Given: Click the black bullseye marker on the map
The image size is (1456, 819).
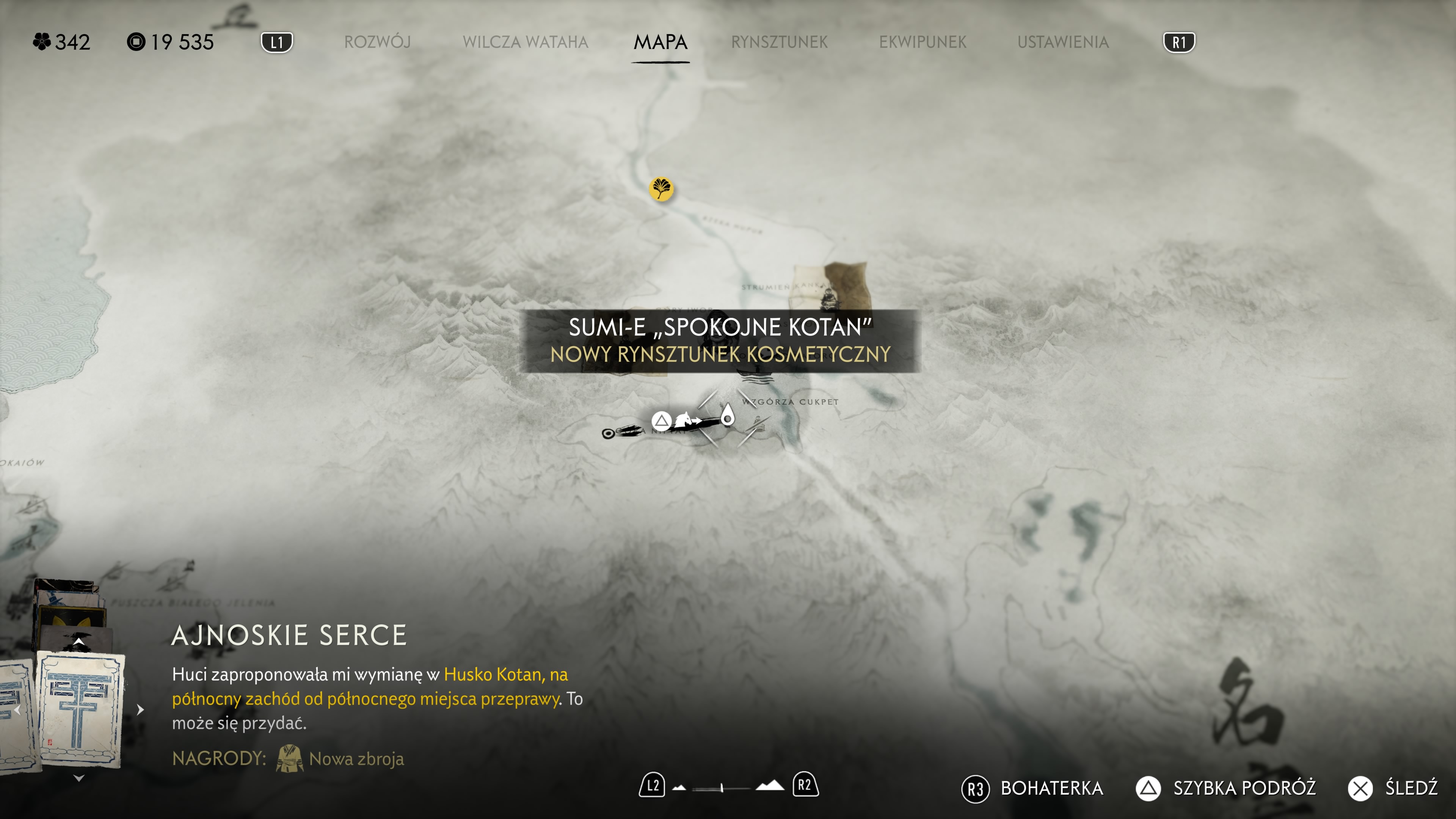Looking at the screenshot, I should pyautogui.click(x=608, y=433).
